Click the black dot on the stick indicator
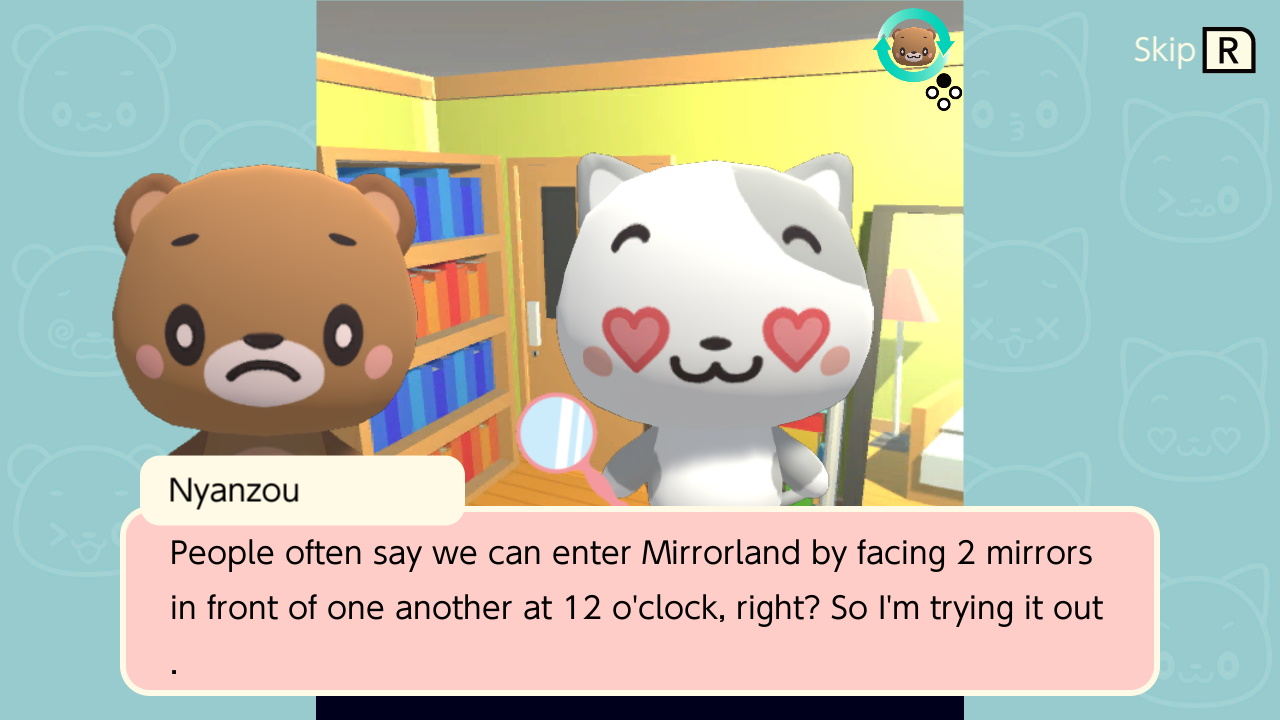 click(x=942, y=80)
